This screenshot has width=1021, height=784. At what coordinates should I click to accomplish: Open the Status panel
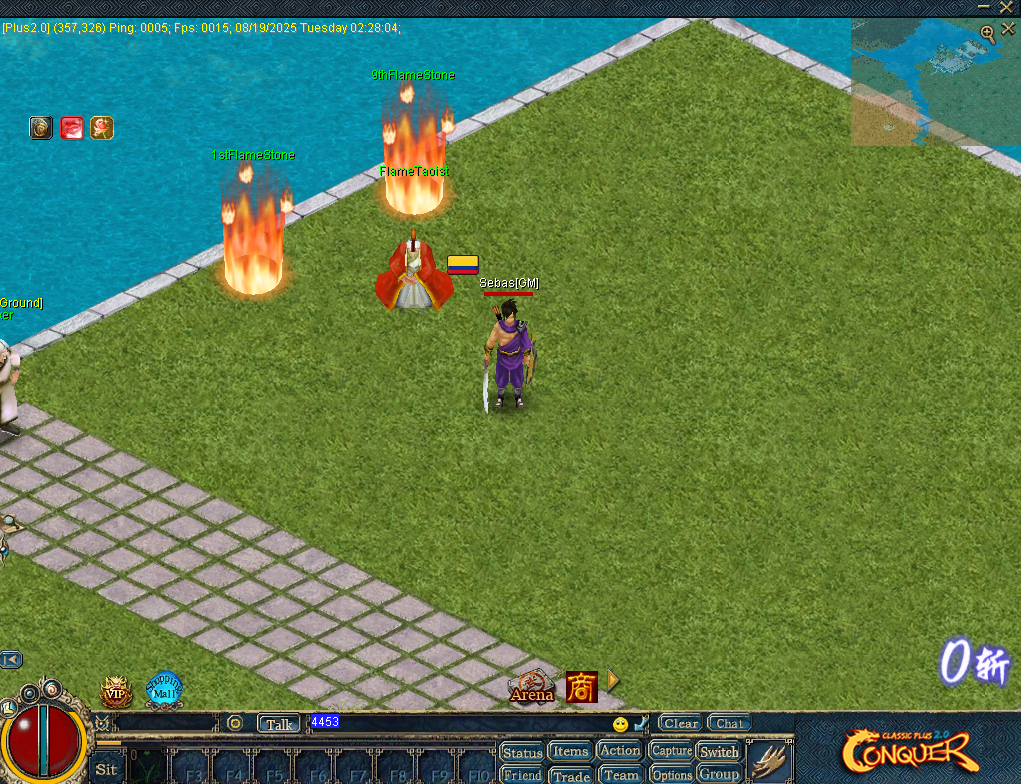(x=521, y=752)
